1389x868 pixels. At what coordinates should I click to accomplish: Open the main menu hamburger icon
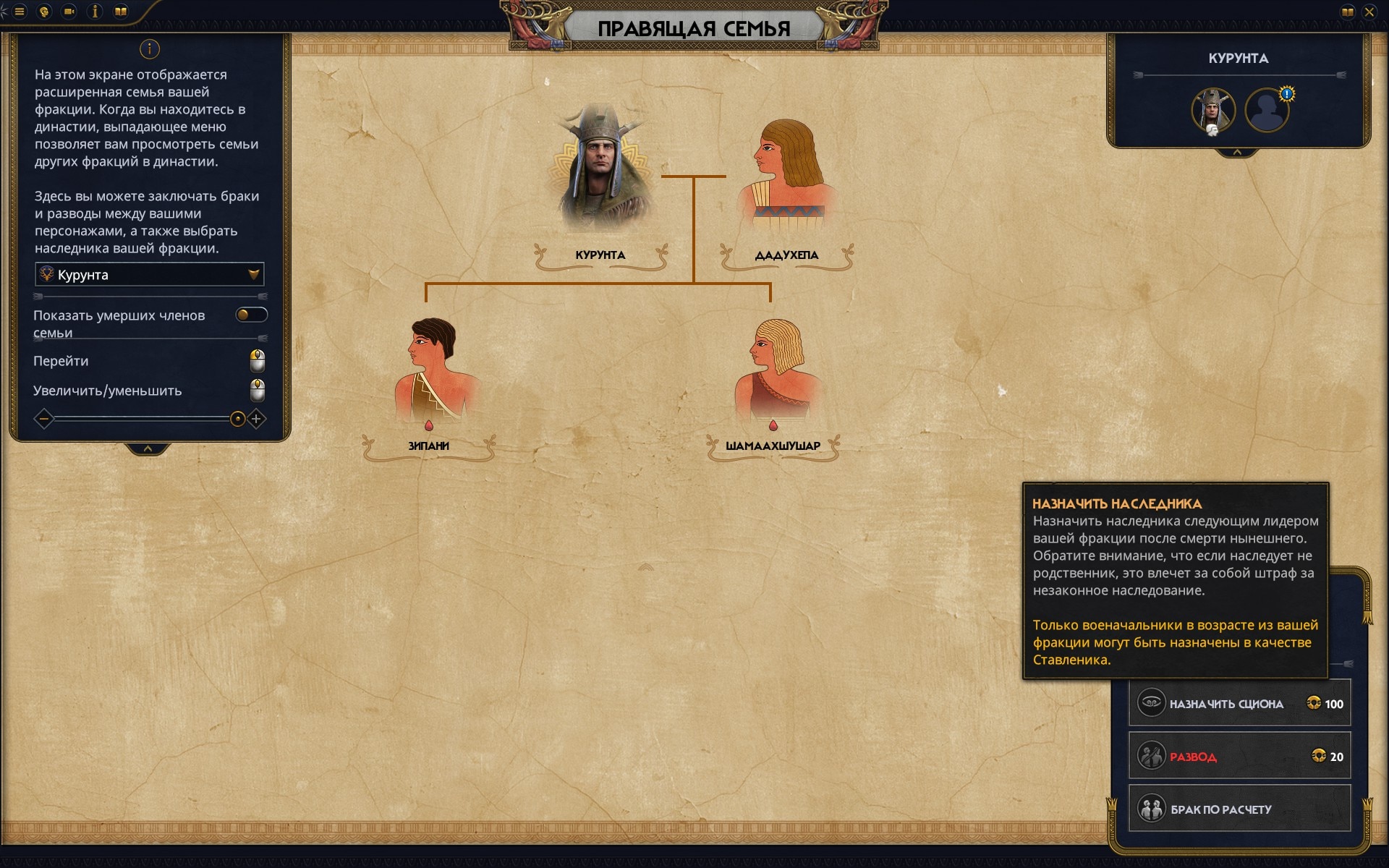tap(20, 12)
